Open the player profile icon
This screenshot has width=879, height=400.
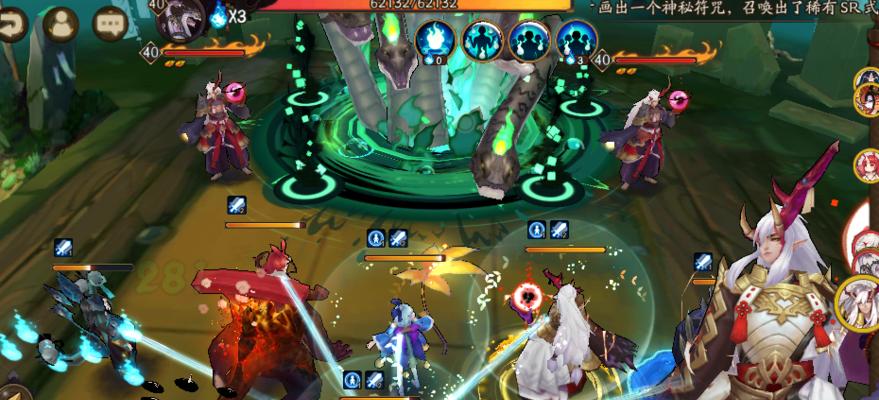[62, 23]
